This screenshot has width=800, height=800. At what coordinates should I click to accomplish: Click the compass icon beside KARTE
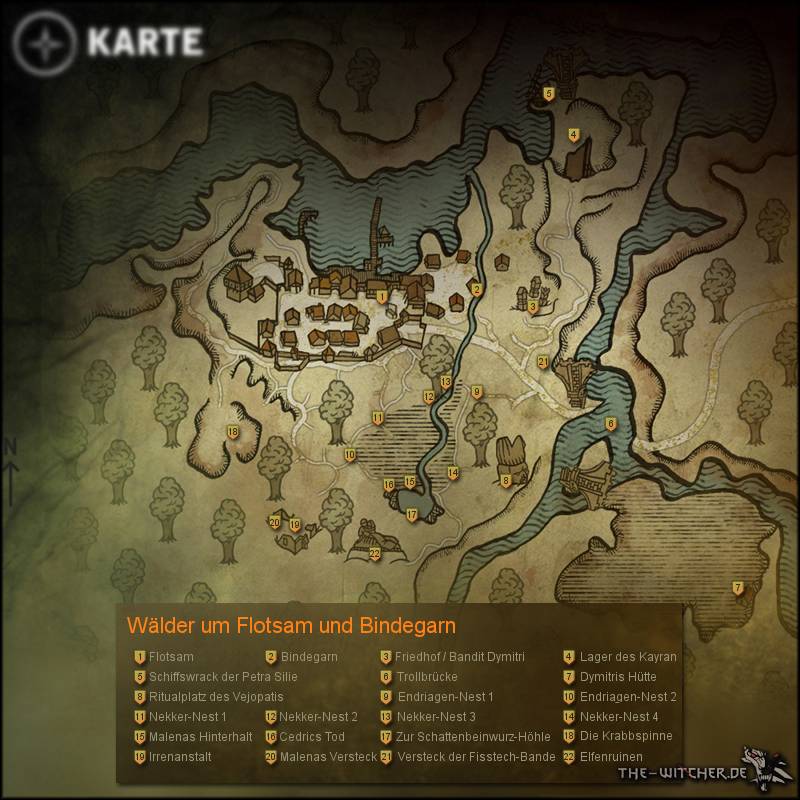pyautogui.click(x=45, y=43)
